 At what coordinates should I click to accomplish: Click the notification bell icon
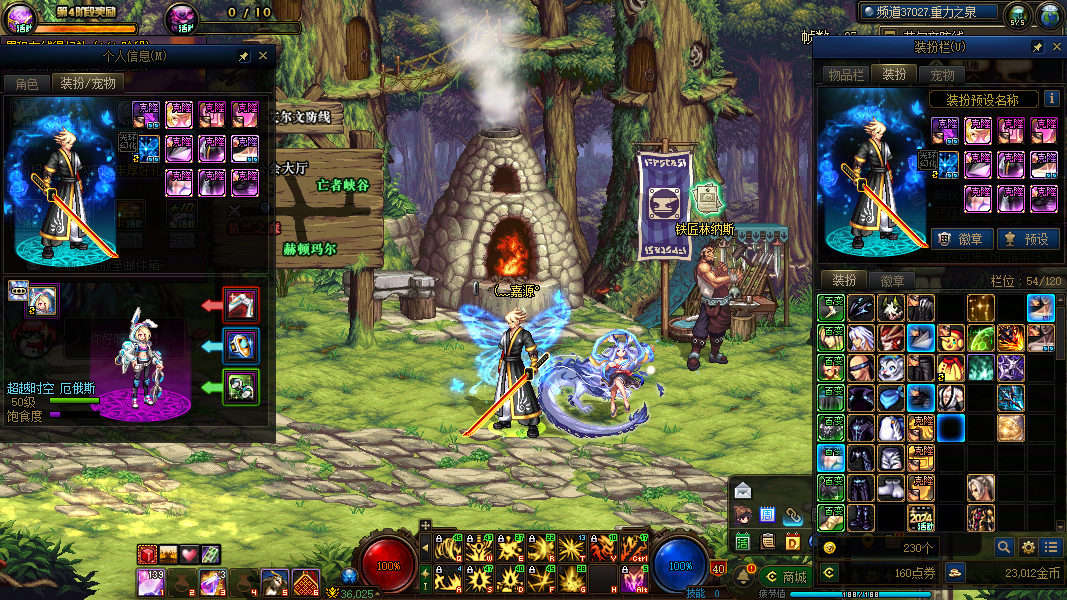742,577
